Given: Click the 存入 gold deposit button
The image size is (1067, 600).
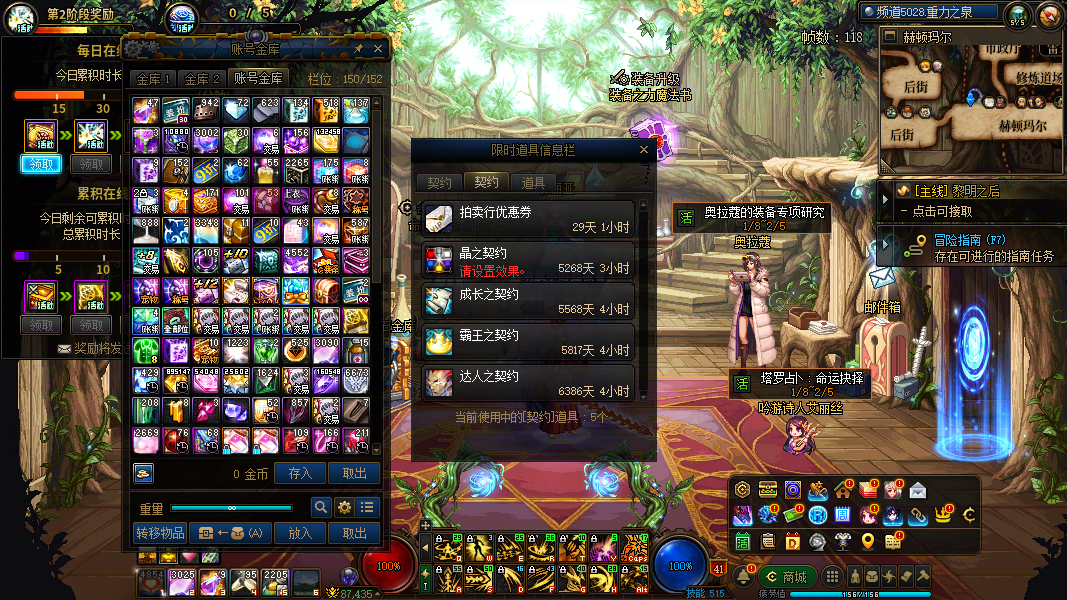Looking at the screenshot, I should tap(300, 473).
